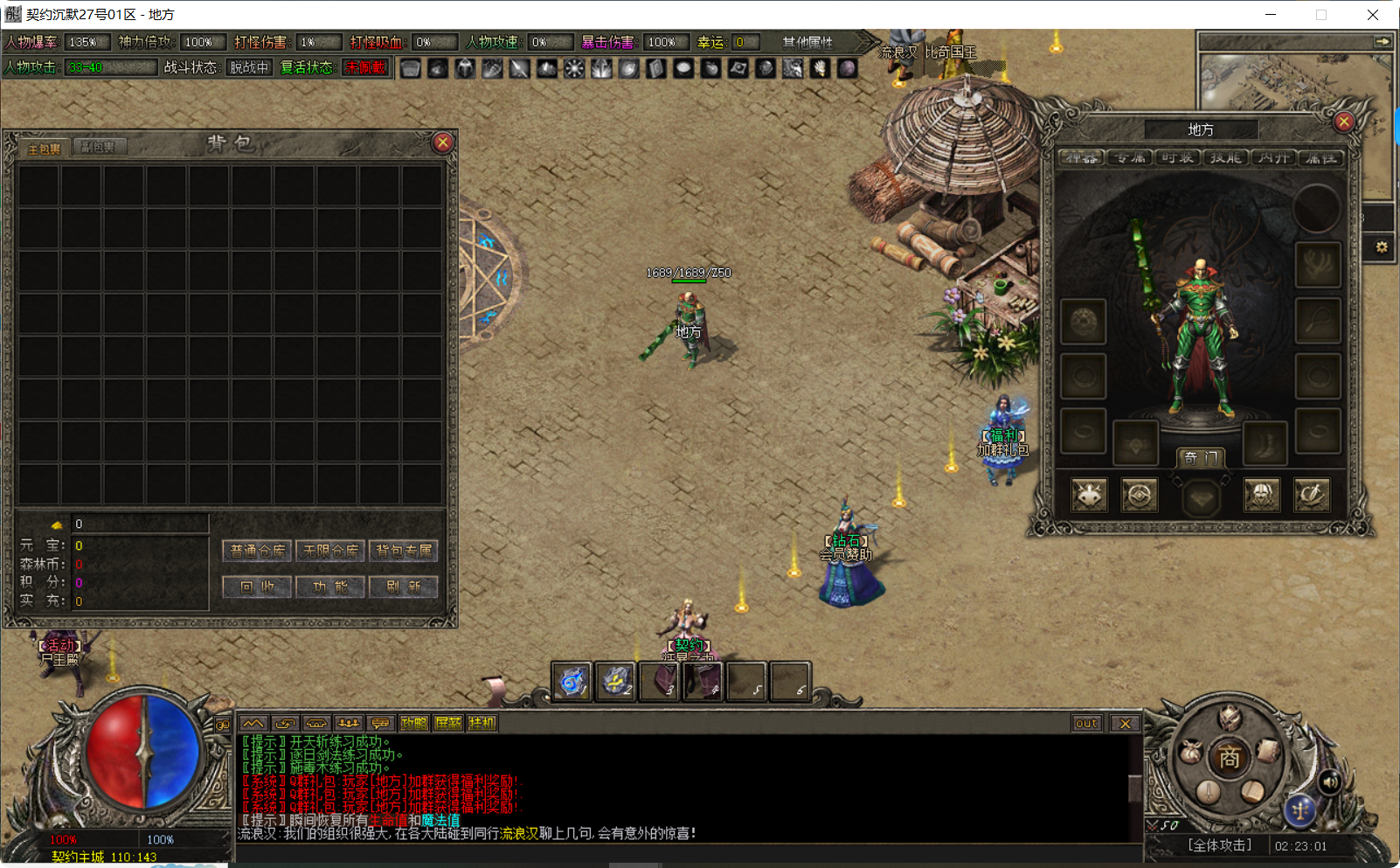The height and width of the screenshot is (868, 1400).
Task: Select the 奇门 button under the character
Action: tap(1201, 457)
